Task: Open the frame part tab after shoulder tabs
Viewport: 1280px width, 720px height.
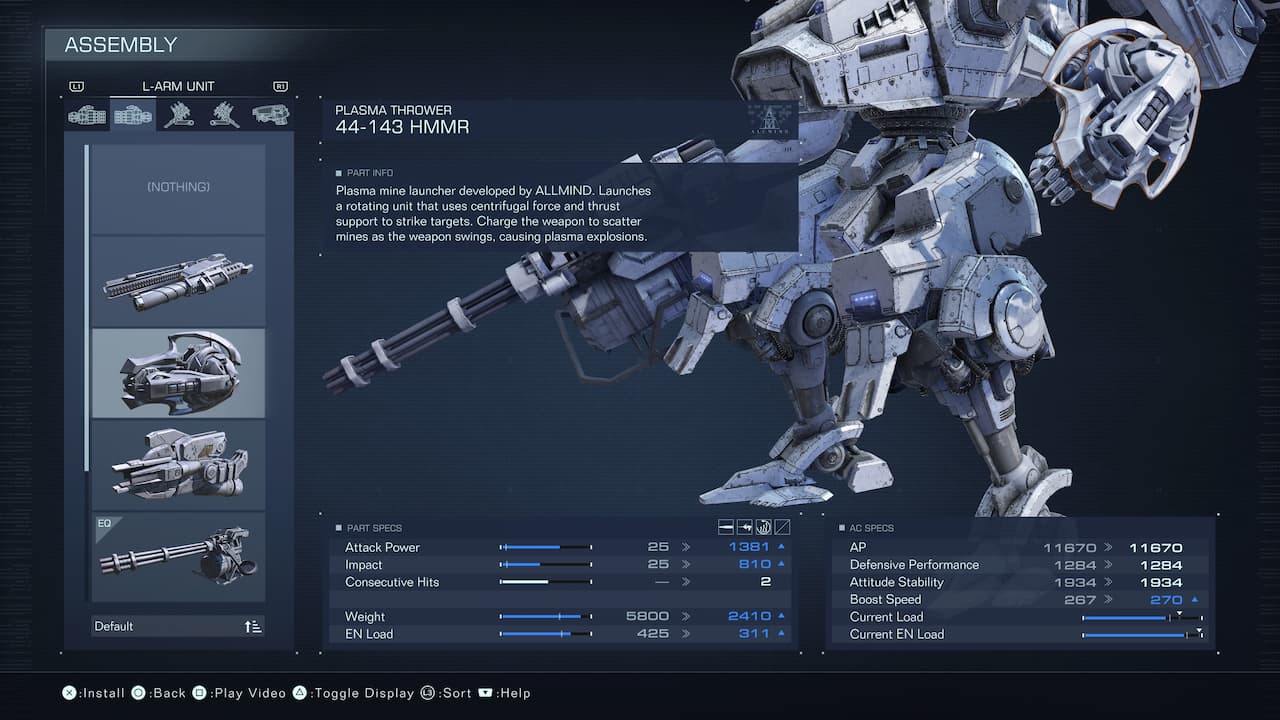Action: pyautogui.click(x=270, y=115)
